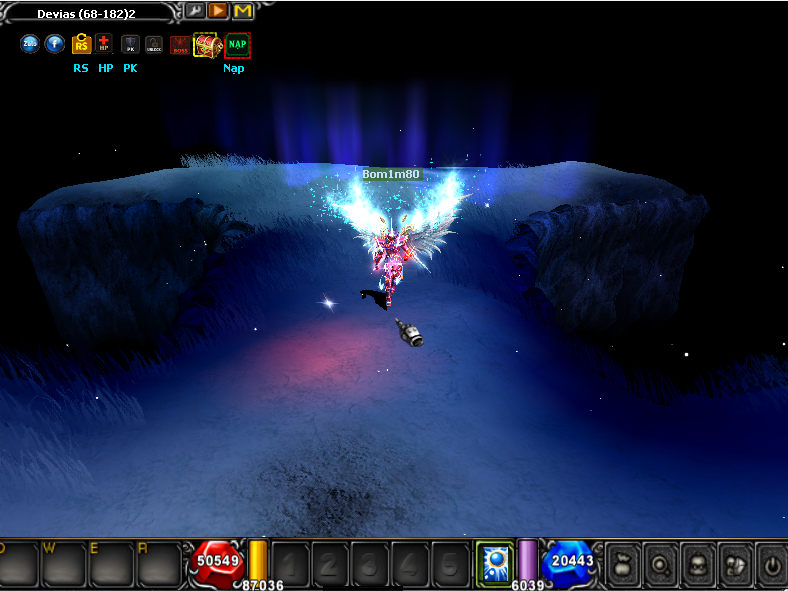Open the Zalo round icon
Image resolution: width=788 pixels, height=591 pixels.
coord(30,44)
